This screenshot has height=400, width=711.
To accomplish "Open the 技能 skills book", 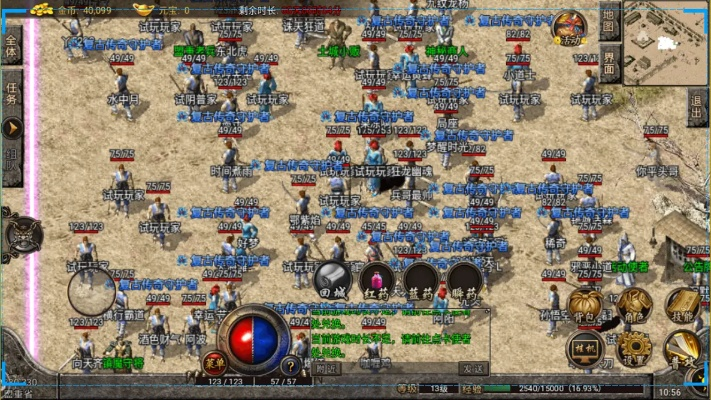I will [x=683, y=306].
